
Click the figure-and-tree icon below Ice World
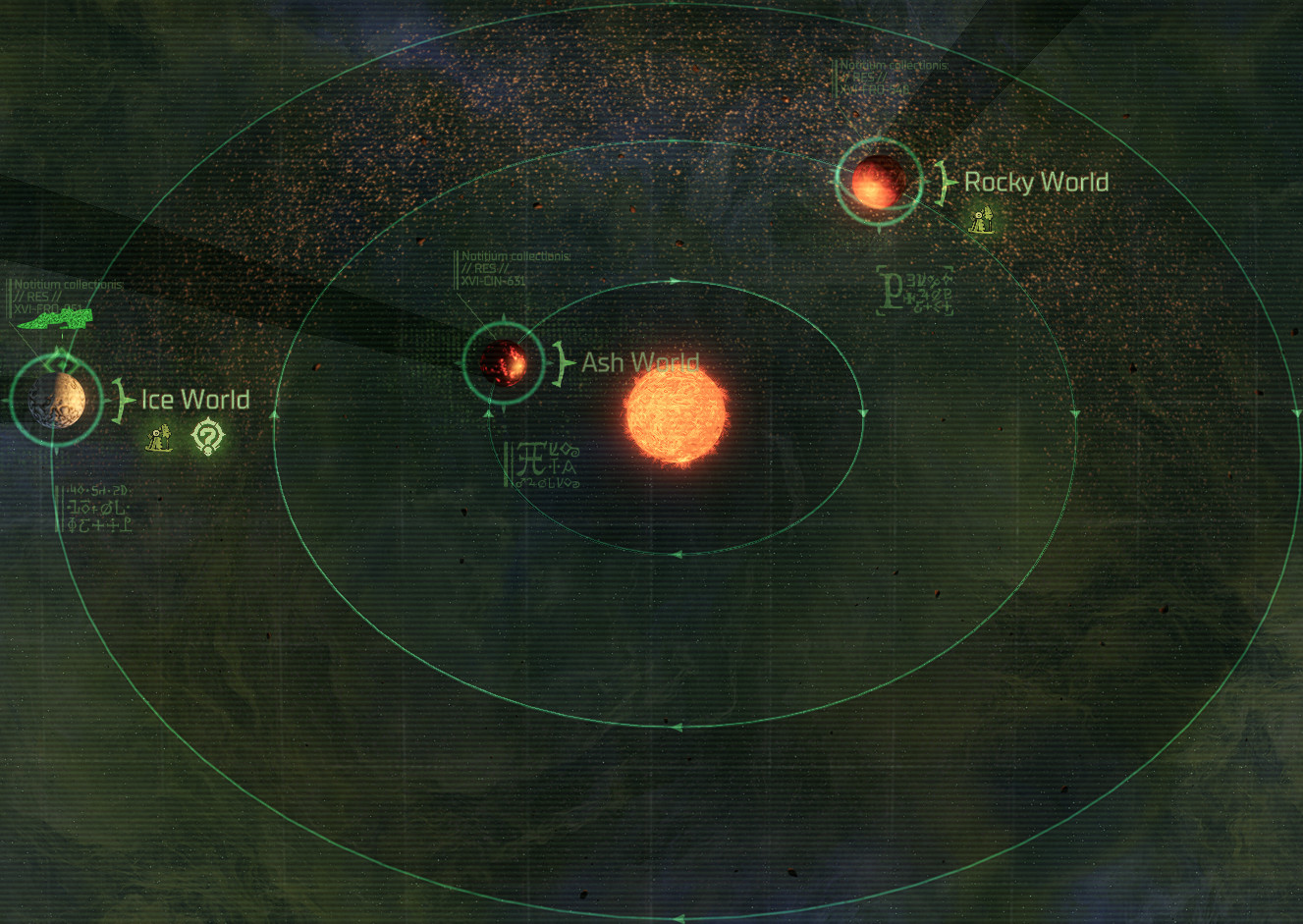159,437
